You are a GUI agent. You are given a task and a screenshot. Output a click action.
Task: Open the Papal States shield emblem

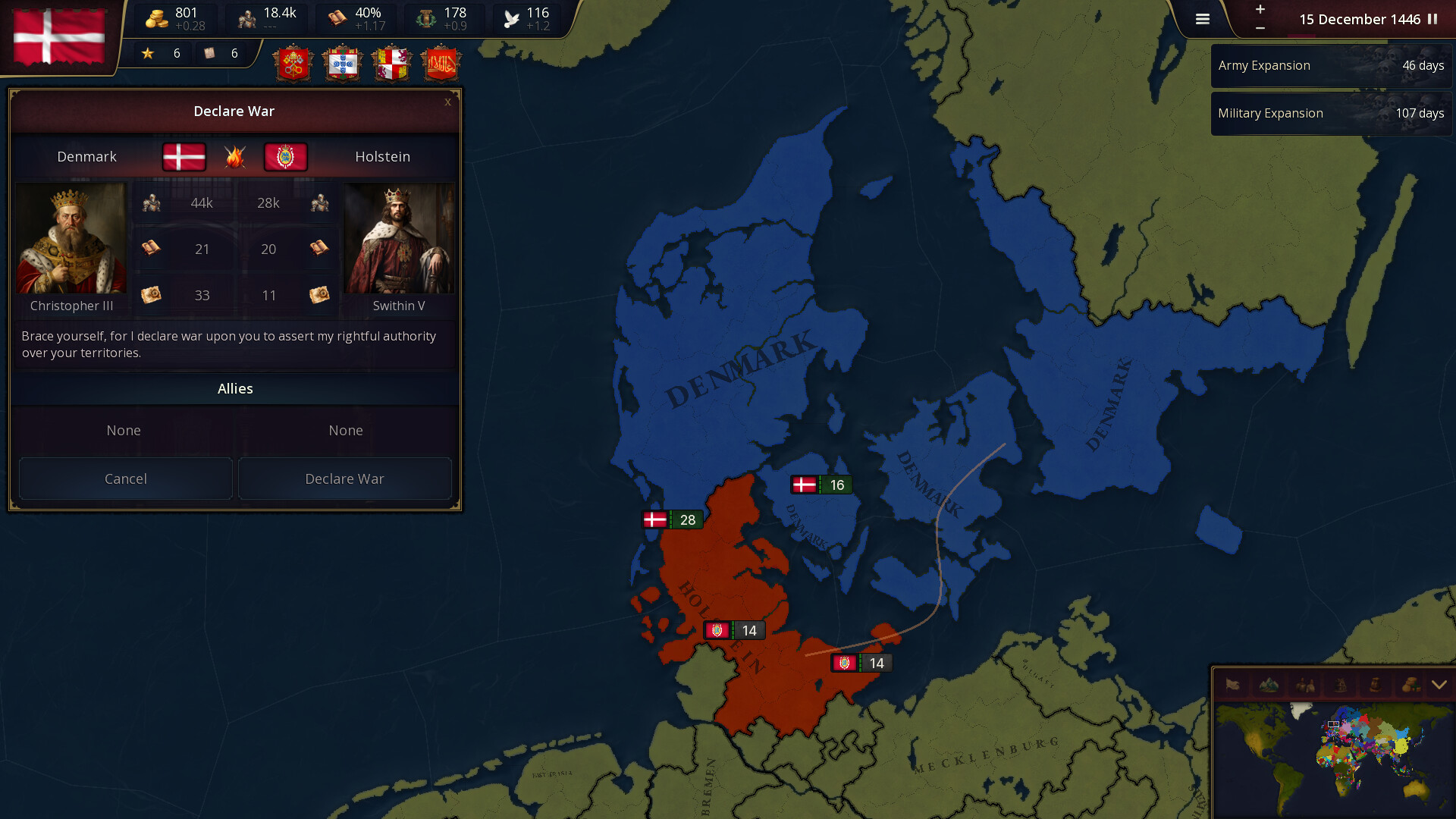(x=294, y=63)
